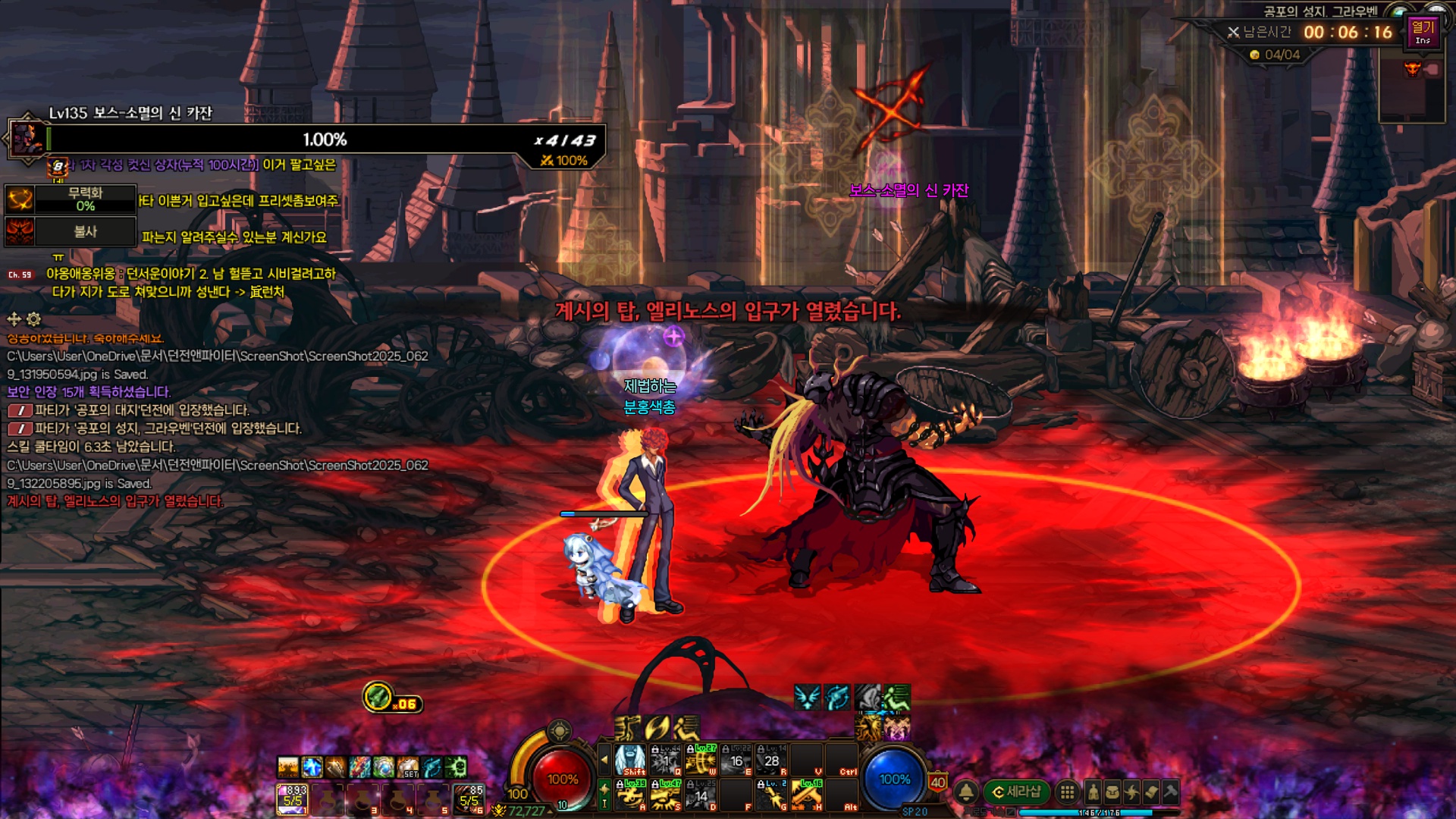Image resolution: width=1456 pixels, height=819 pixels.
Task: Click the chat window move-arrows icon
Action: (14, 319)
